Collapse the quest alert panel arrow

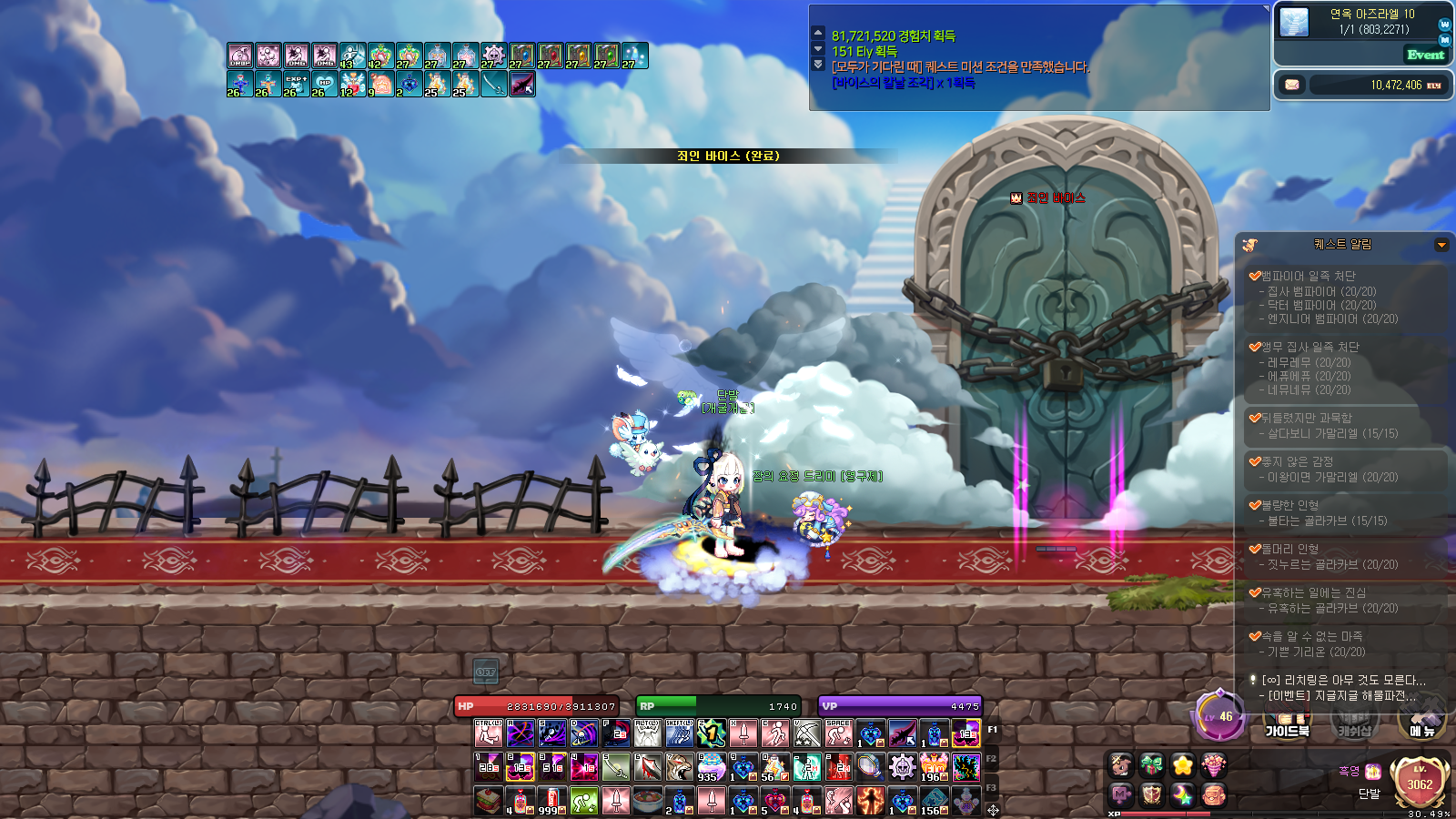tap(1441, 245)
